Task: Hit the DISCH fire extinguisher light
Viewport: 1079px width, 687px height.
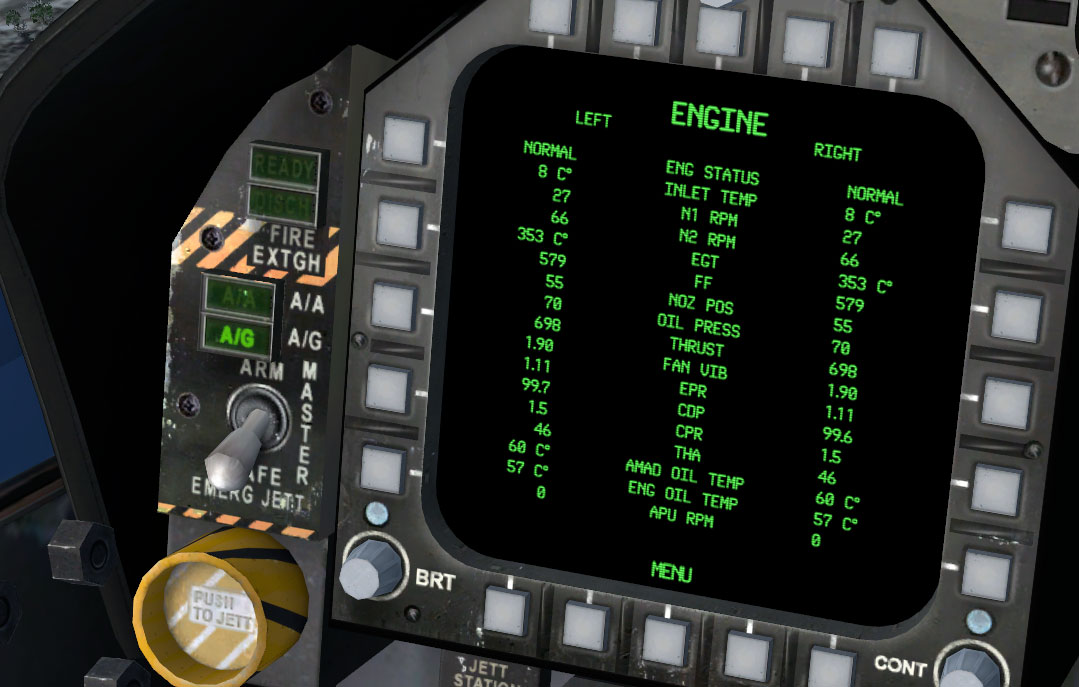Action: (283, 204)
